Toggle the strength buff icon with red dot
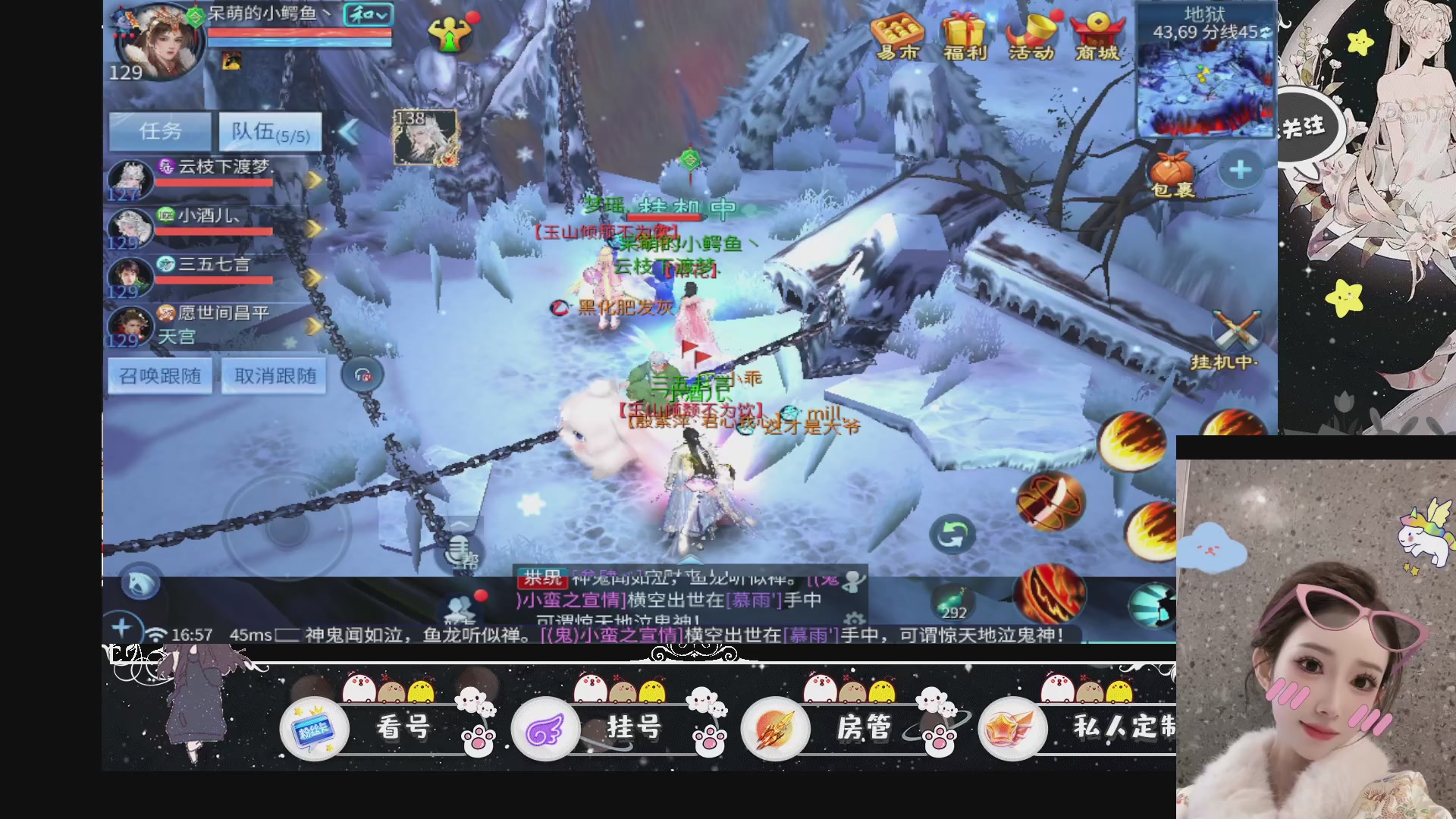 coord(450,33)
